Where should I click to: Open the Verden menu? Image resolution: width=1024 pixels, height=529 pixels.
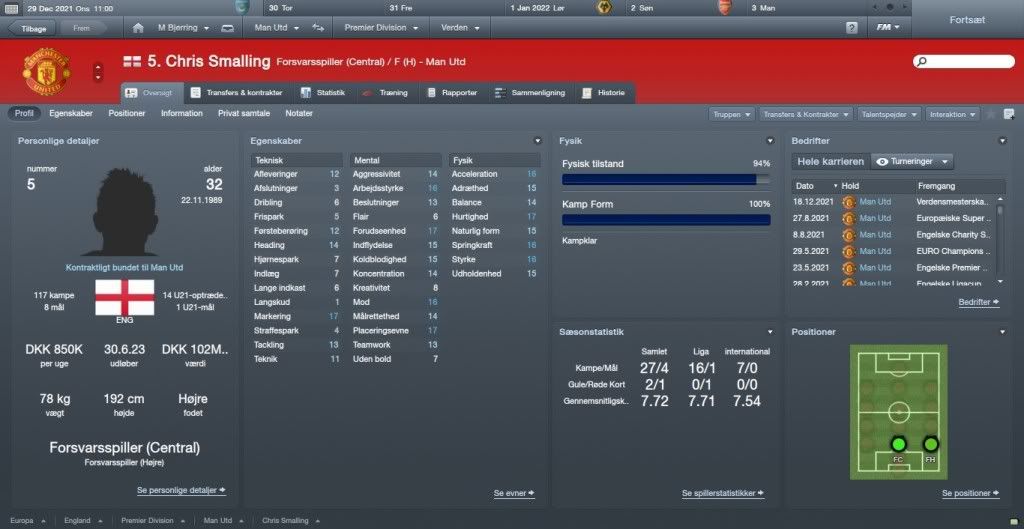point(459,27)
